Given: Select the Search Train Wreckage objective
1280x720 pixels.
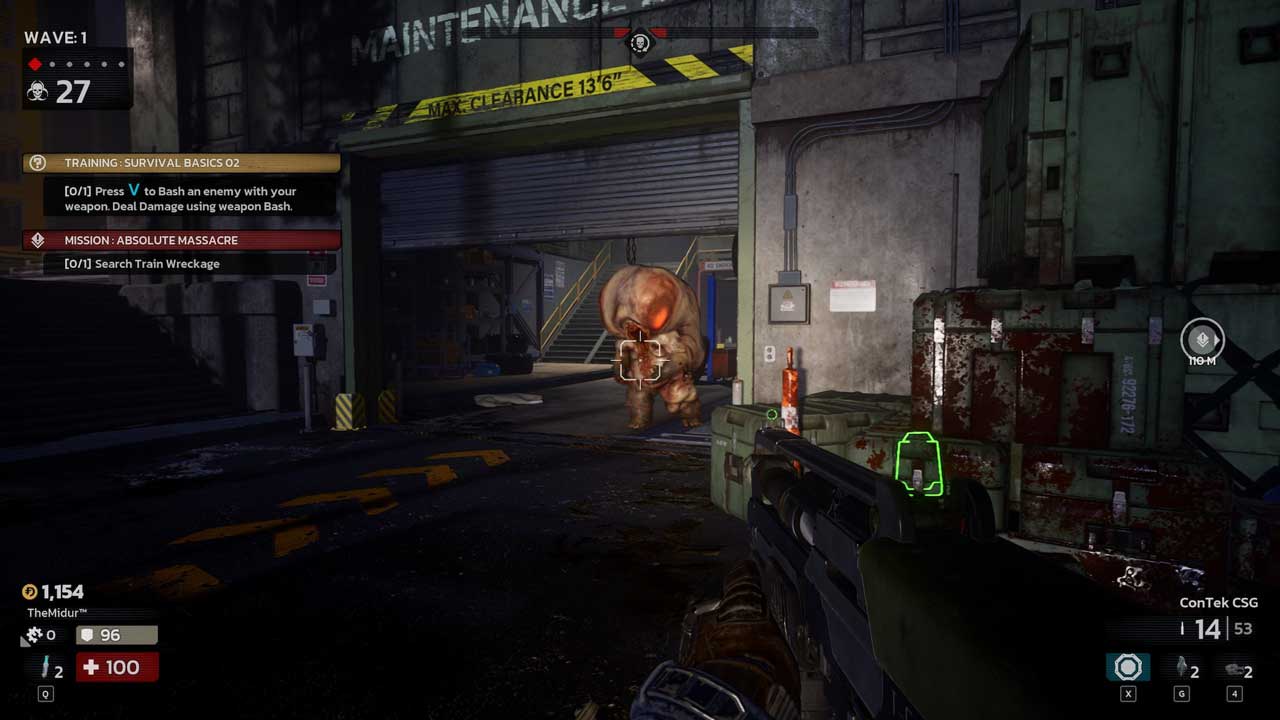Looking at the screenshot, I should point(156,264).
